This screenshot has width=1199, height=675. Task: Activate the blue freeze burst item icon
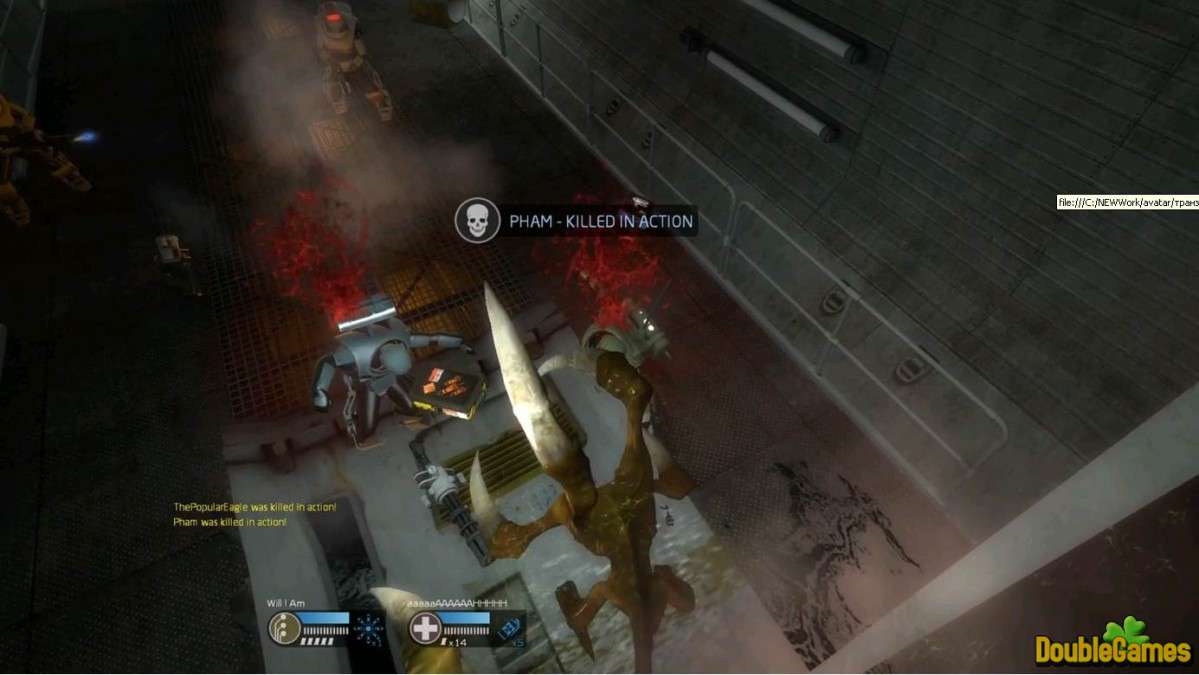[370, 628]
